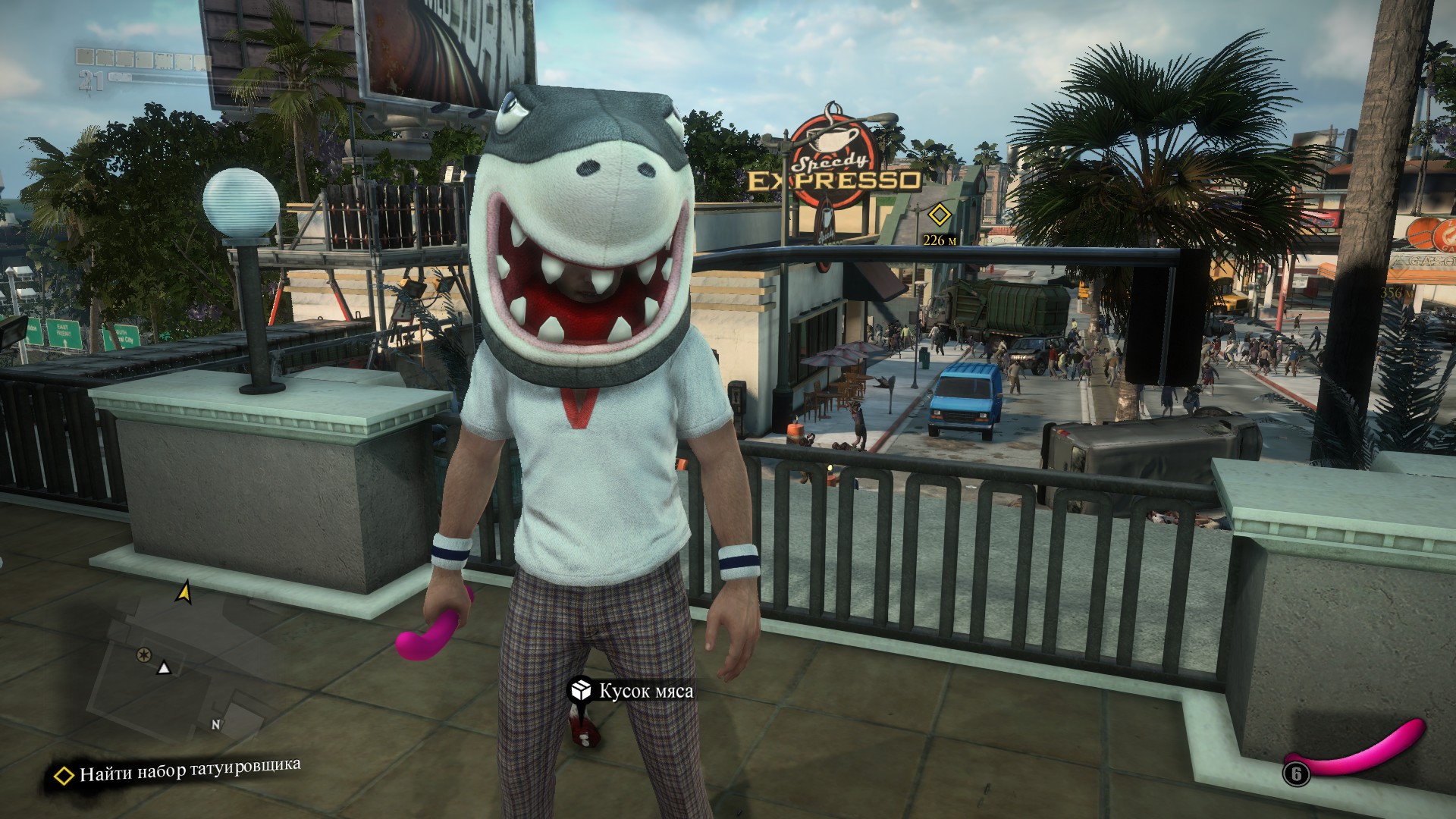Screen dimensions: 1456x819
Task: Select the "Найти набор татуировщика" objective tracker
Action: click(x=178, y=771)
